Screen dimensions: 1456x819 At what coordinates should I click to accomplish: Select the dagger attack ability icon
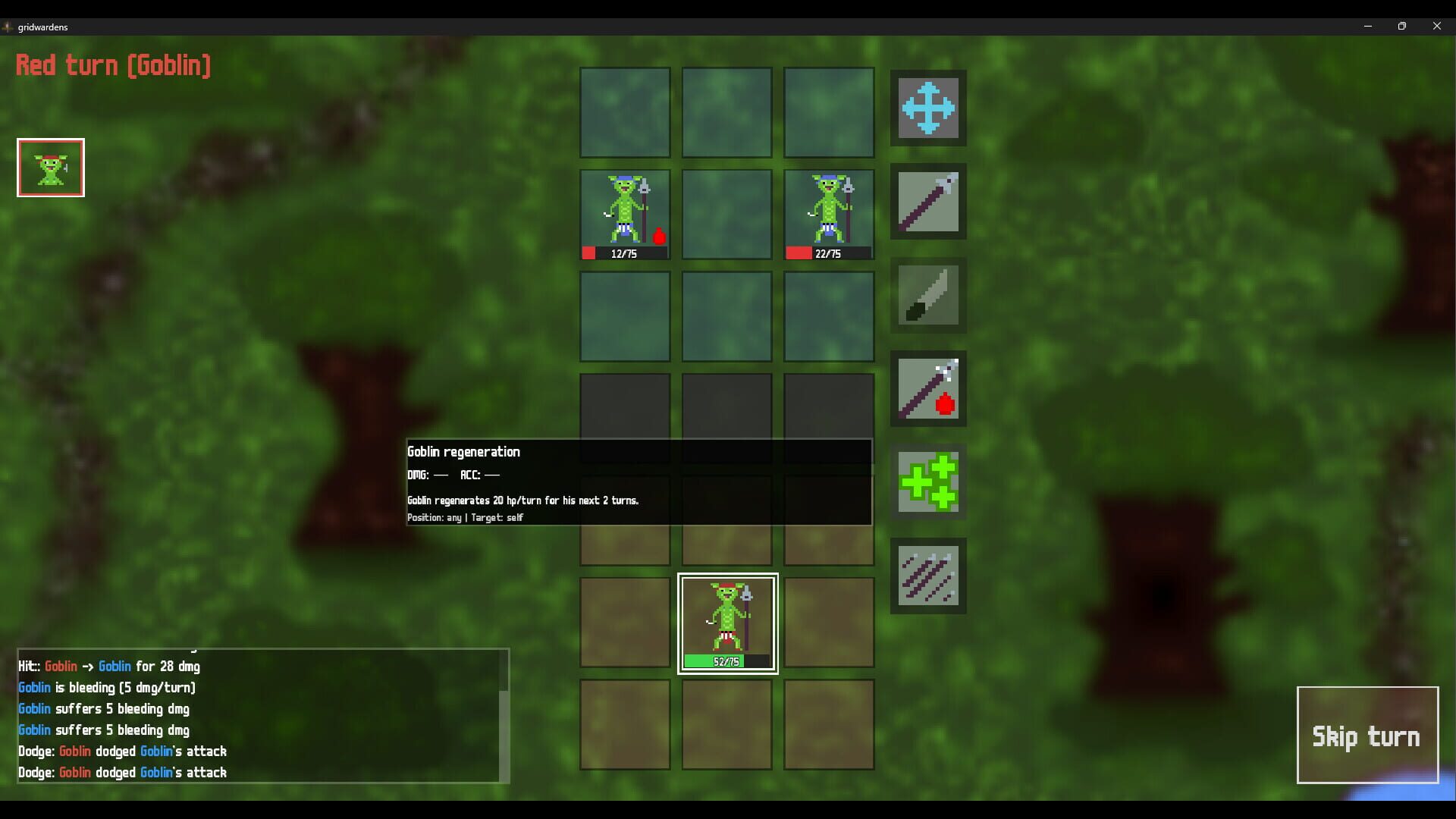point(928,296)
